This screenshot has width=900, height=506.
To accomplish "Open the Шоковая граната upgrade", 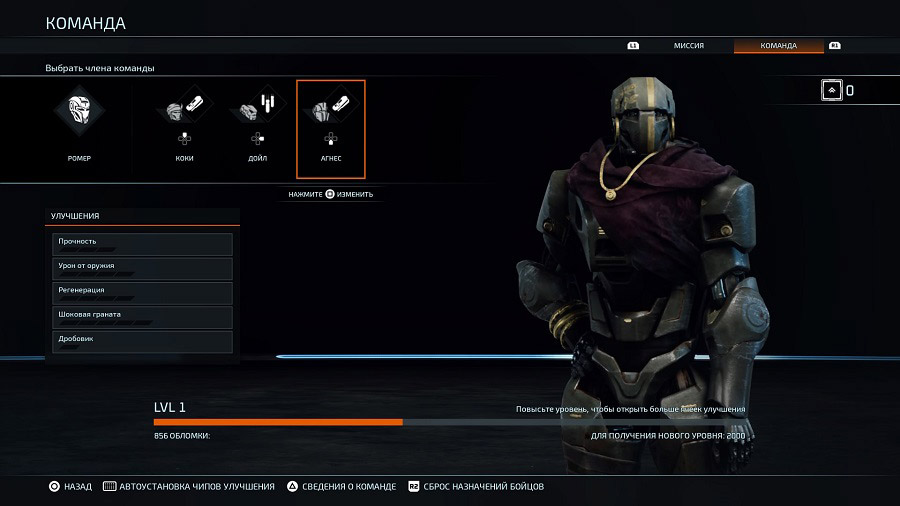I will pyautogui.click(x=143, y=317).
